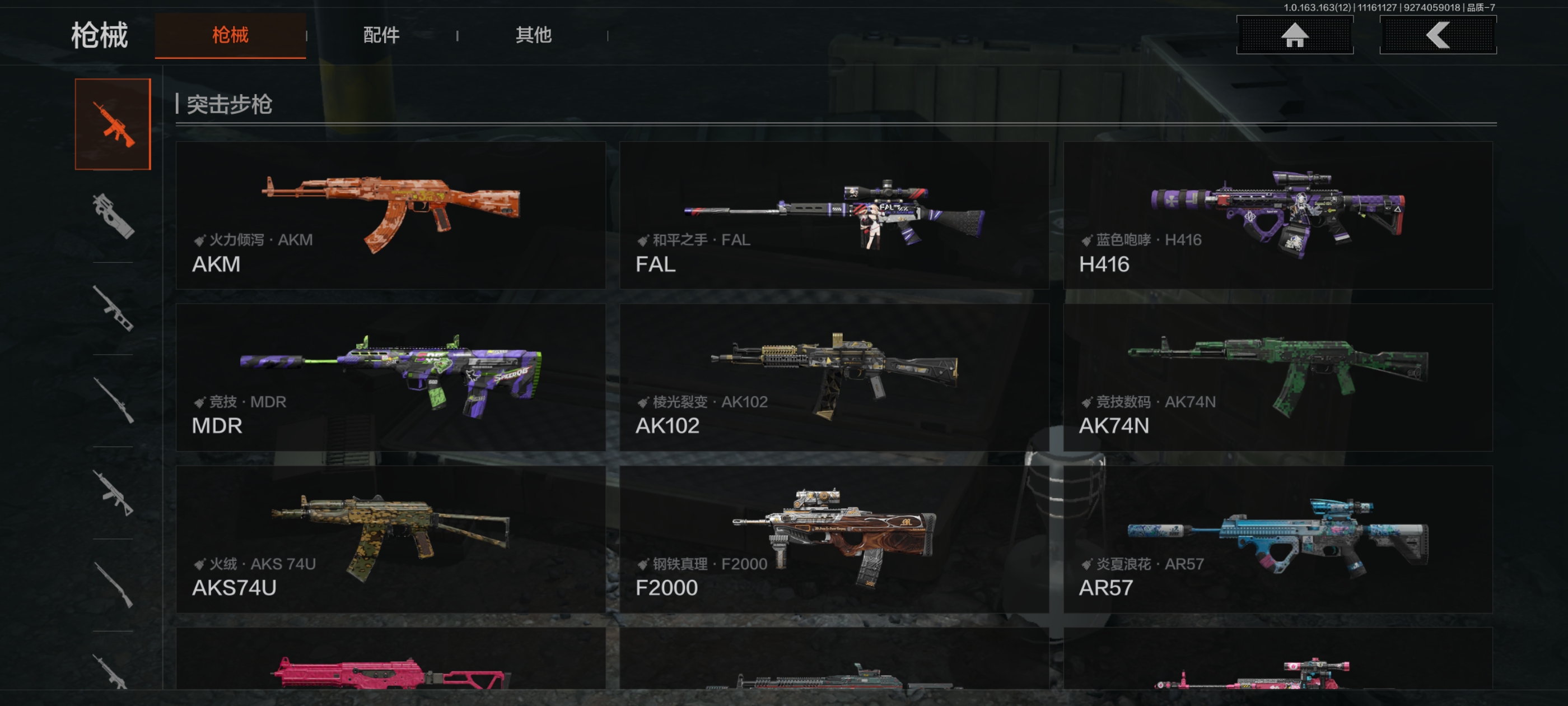Select the orange assault rifle category icon

(113, 124)
